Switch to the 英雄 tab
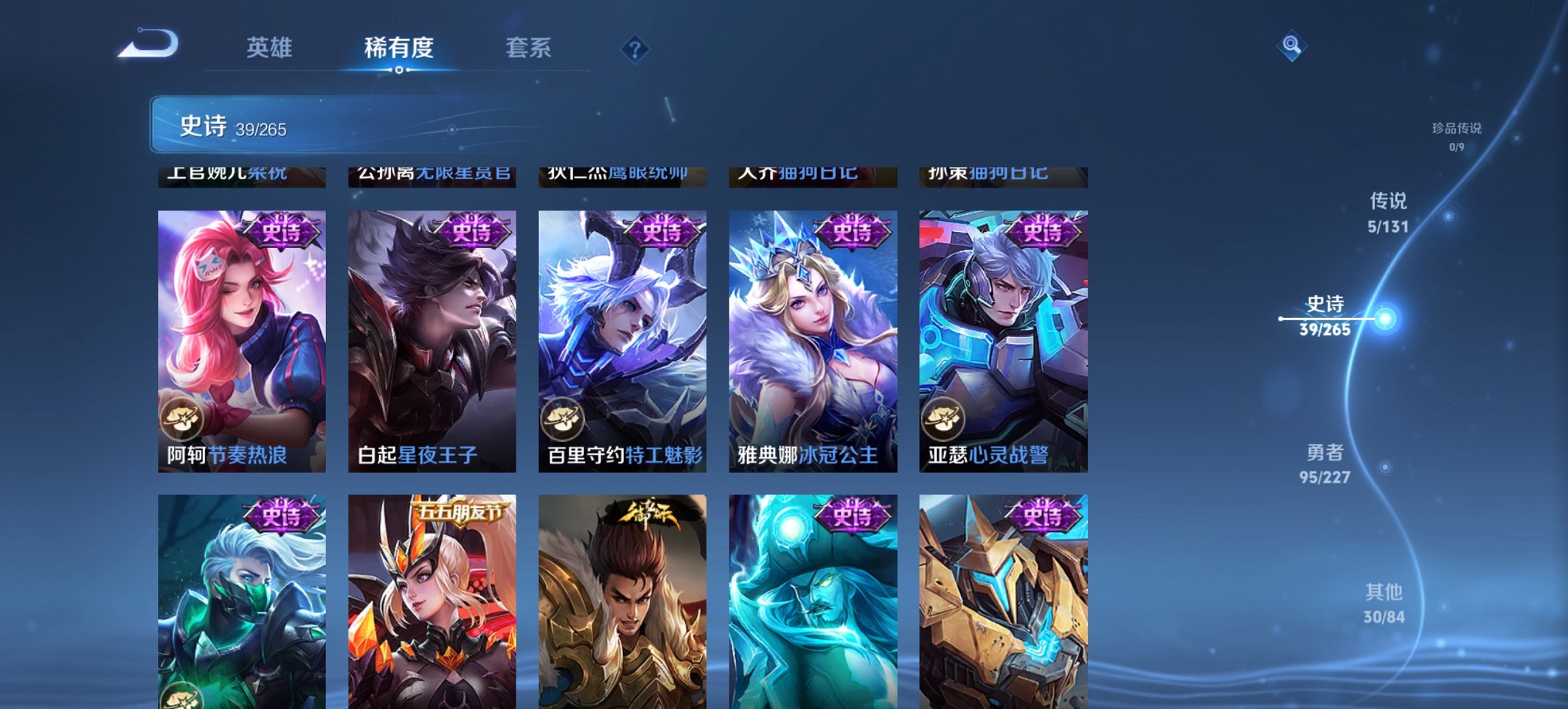1568x709 pixels. [x=271, y=48]
